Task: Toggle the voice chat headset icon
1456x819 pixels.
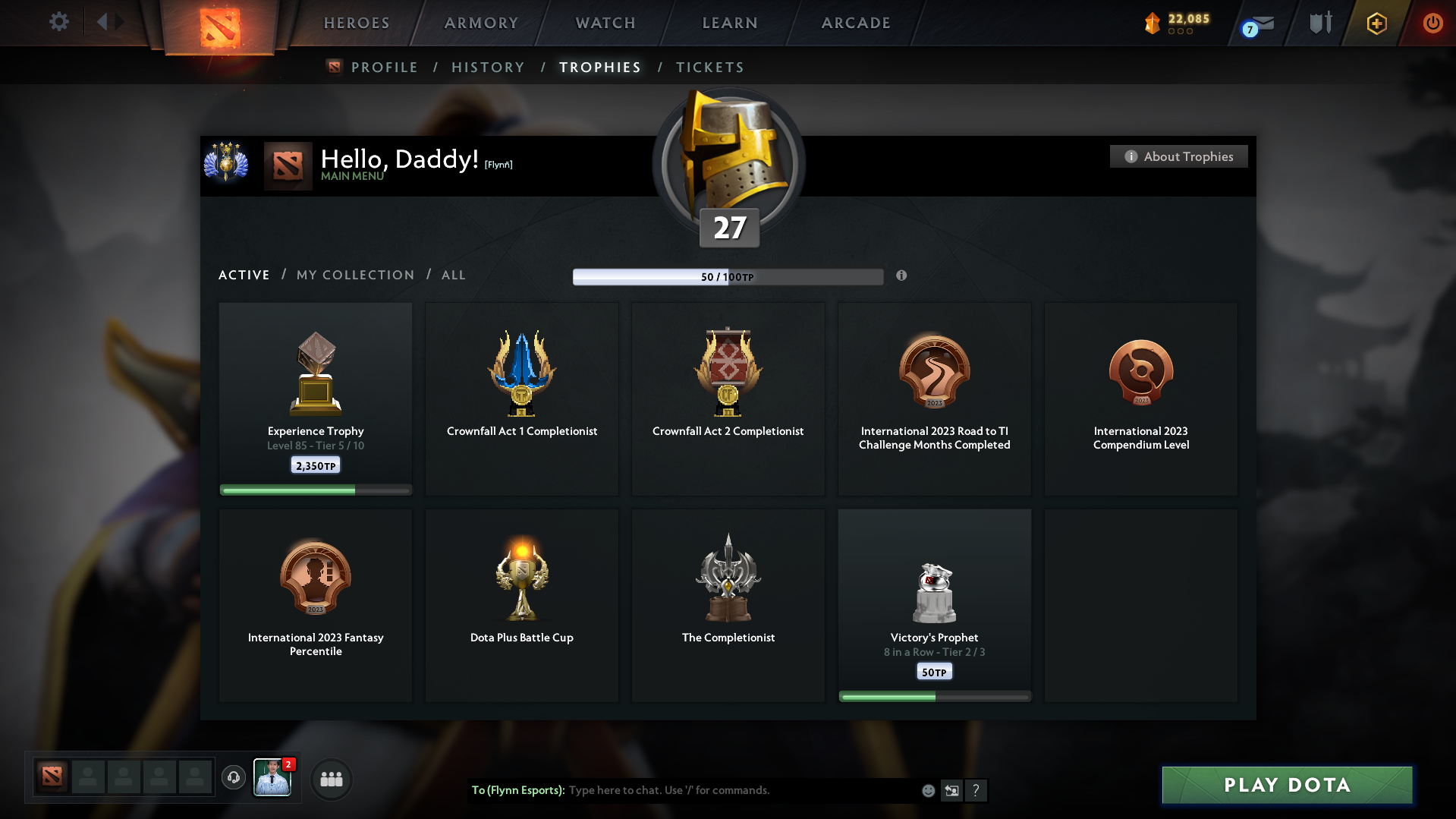Action: [233, 777]
